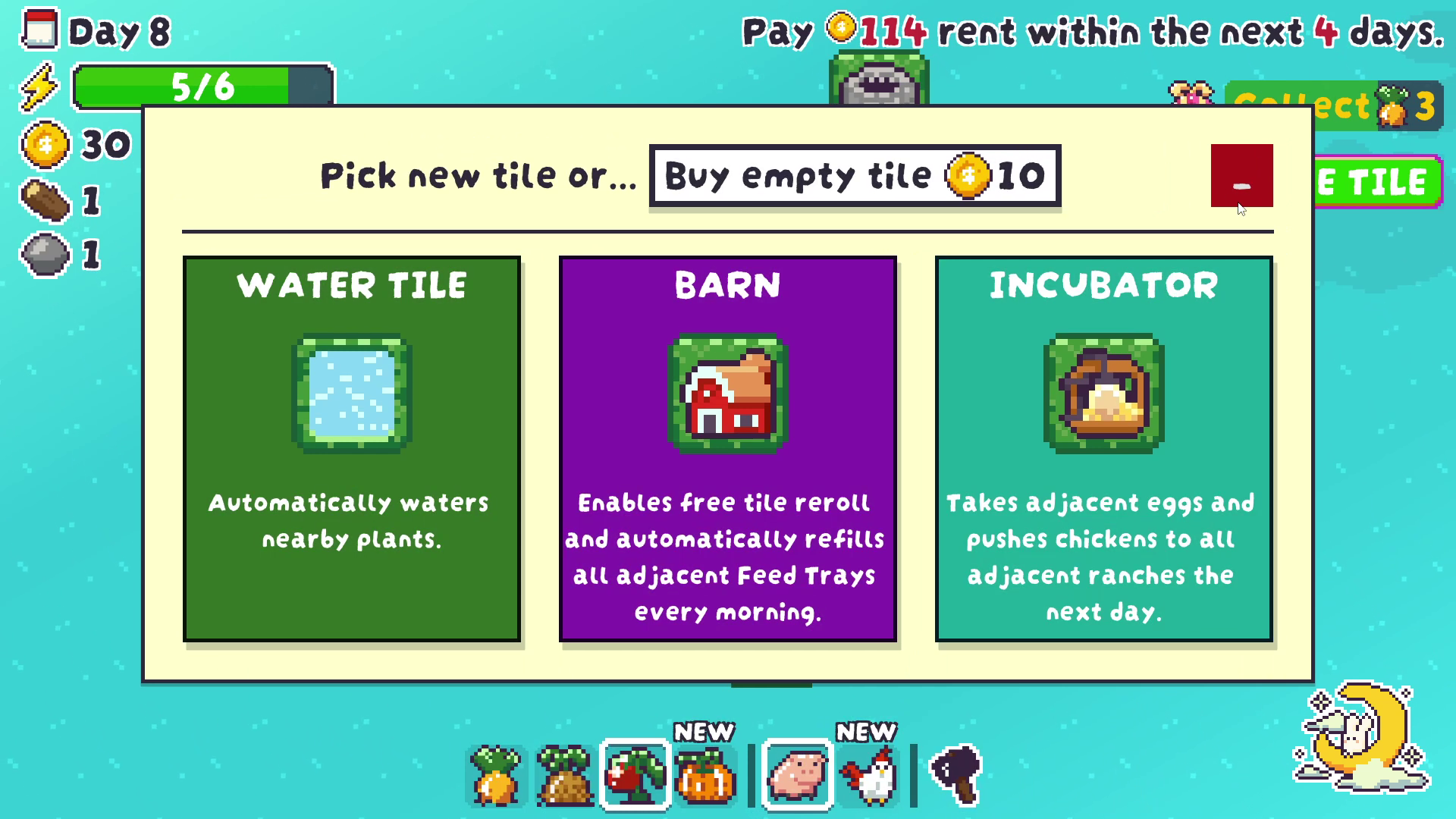Choose the Water Tile card

coord(351,449)
